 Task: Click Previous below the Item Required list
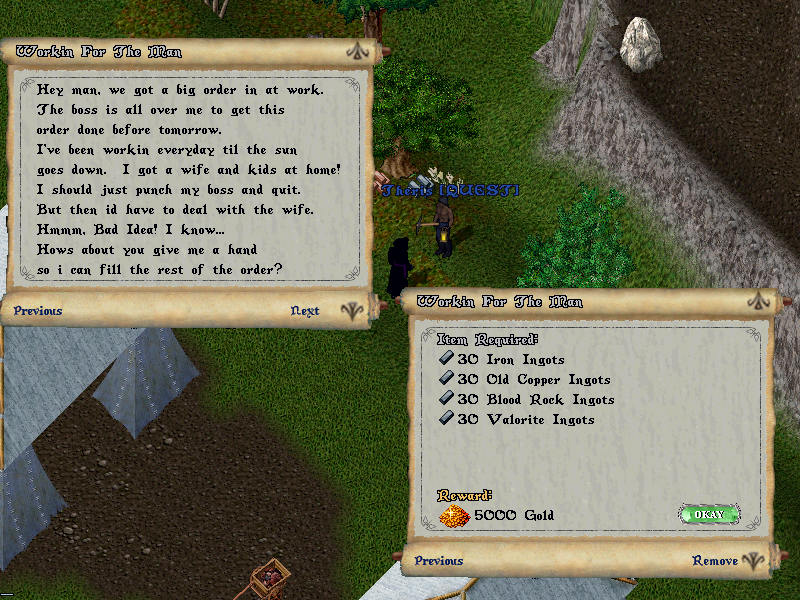point(439,561)
